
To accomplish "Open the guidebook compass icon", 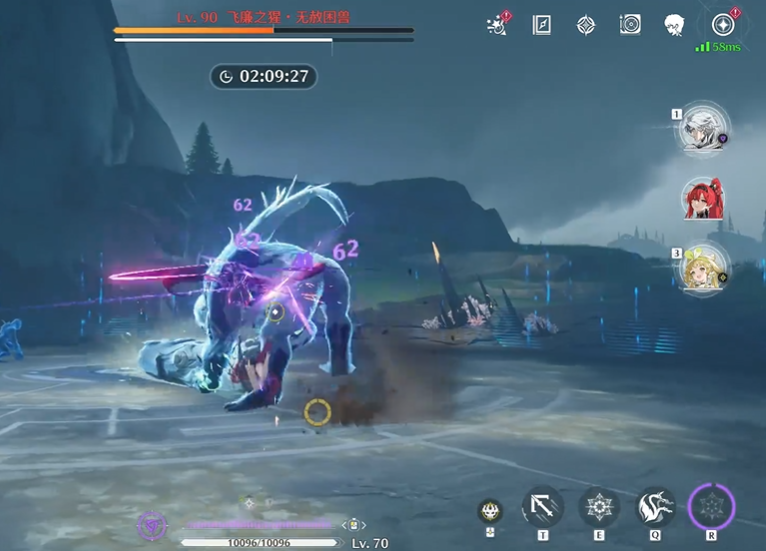I will click(x=541, y=25).
